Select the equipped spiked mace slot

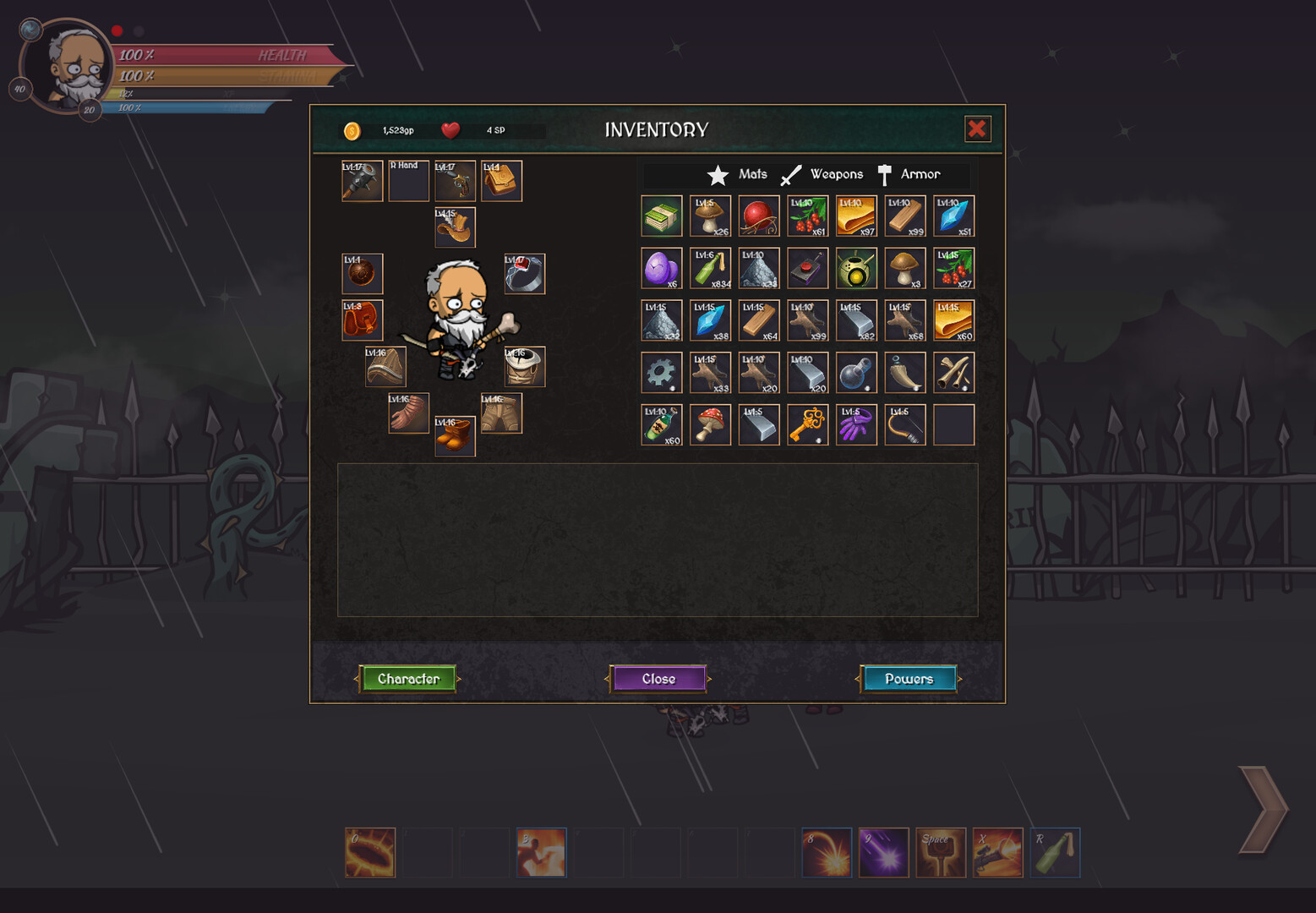coord(362,181)
